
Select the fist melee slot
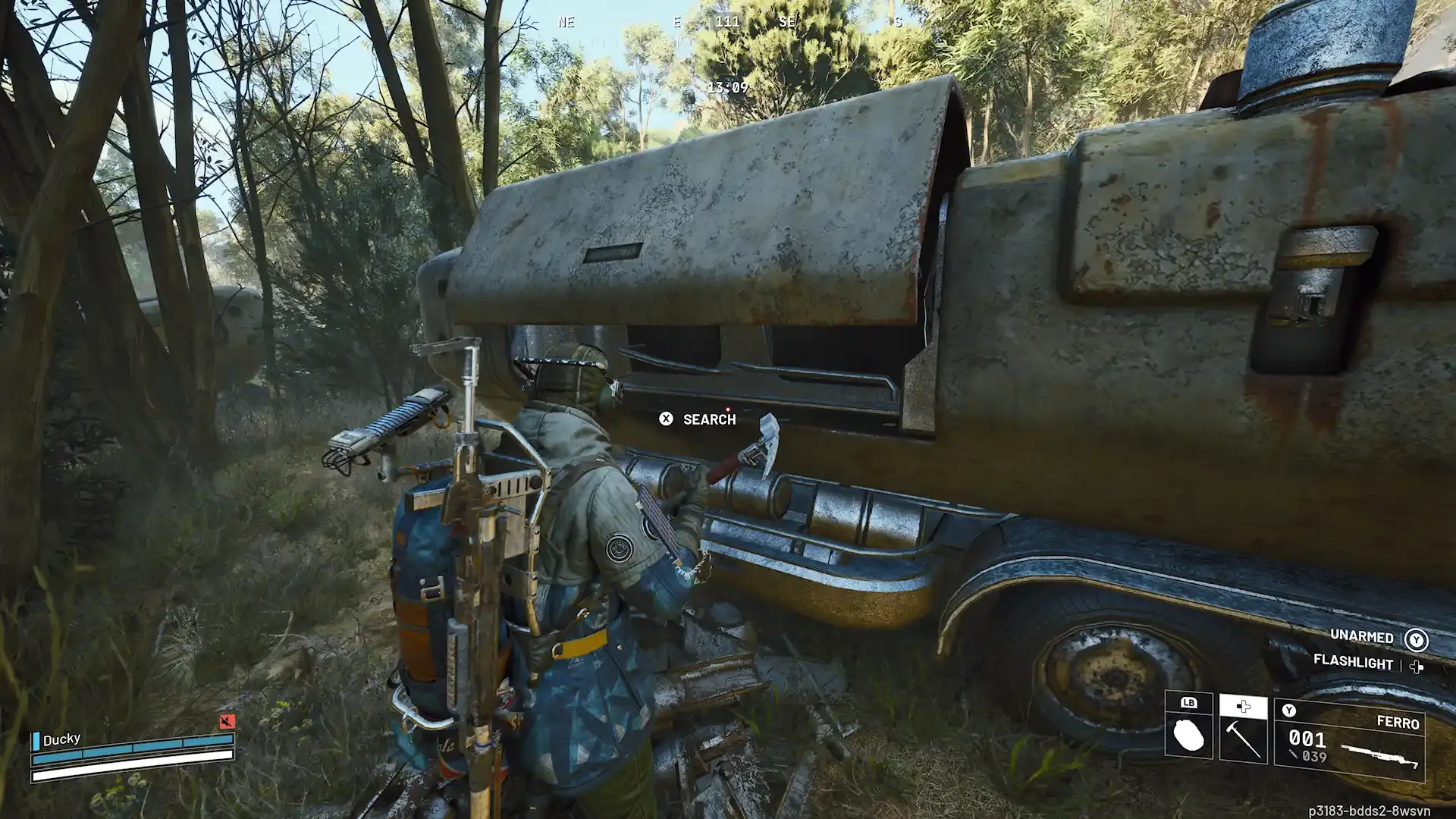tap(1188, 735)
